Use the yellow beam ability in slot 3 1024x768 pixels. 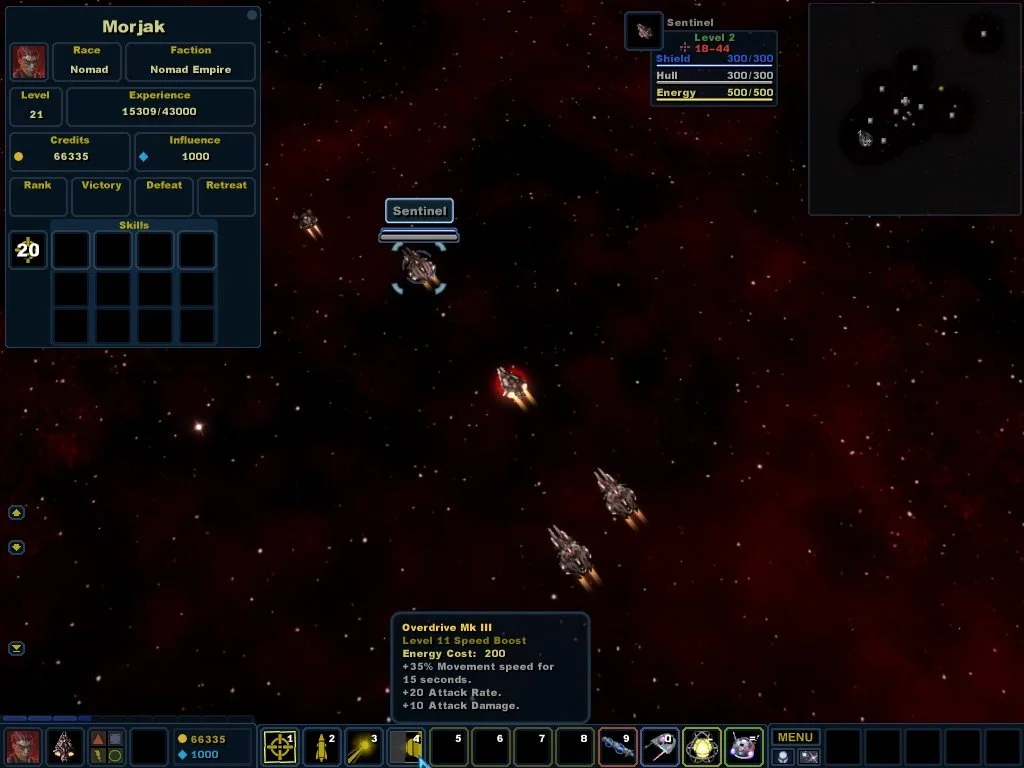click(x=363, y=747)
